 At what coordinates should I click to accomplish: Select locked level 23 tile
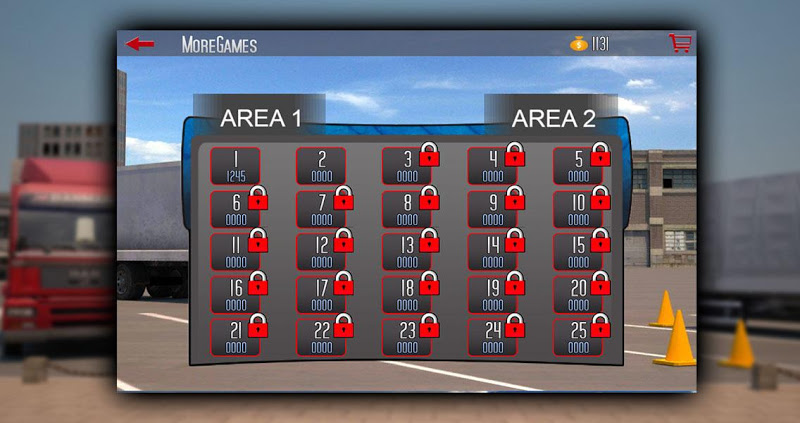tap(407, 337)
